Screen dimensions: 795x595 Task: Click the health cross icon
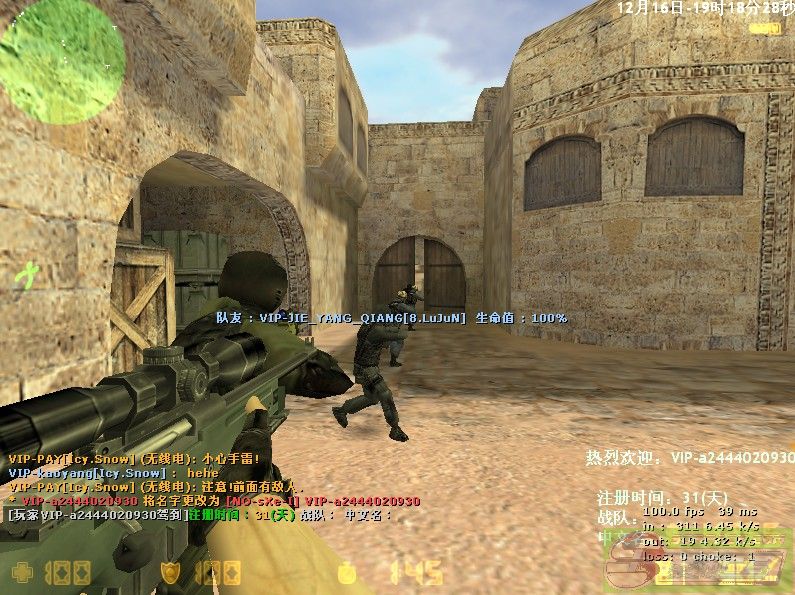(23, 573)
